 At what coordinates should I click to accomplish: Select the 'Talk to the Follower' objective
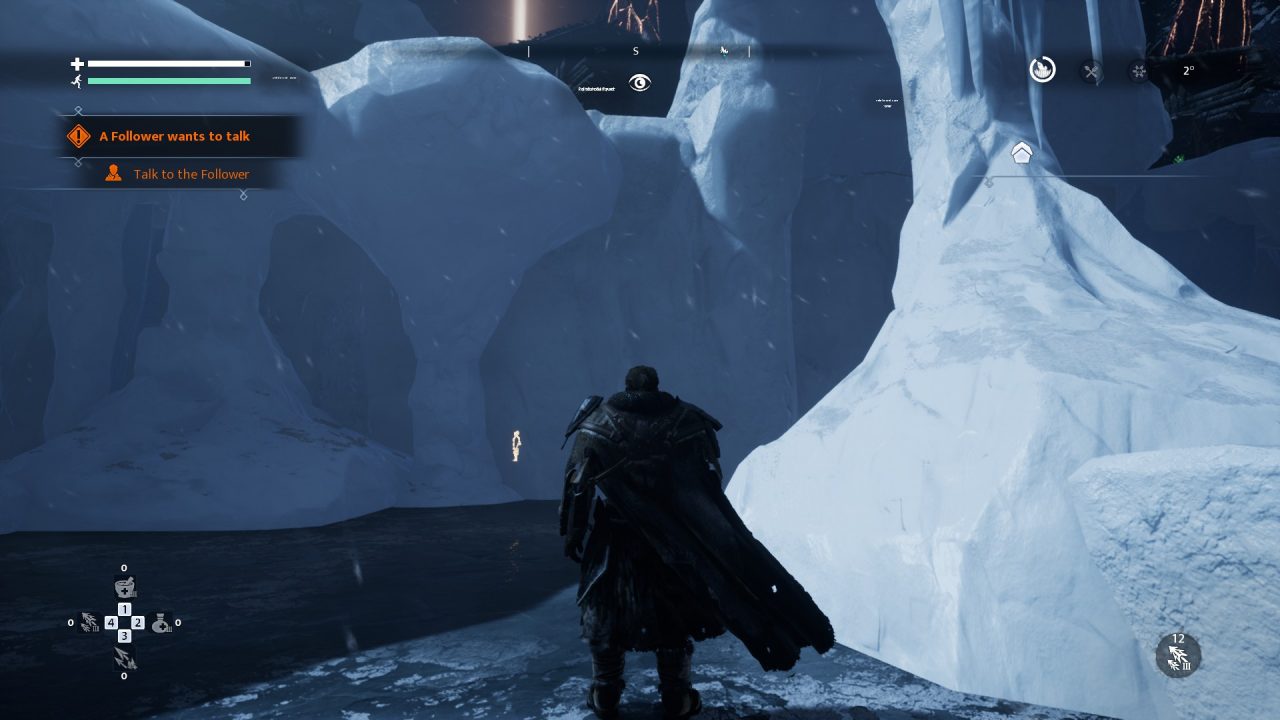click(191, 174)
